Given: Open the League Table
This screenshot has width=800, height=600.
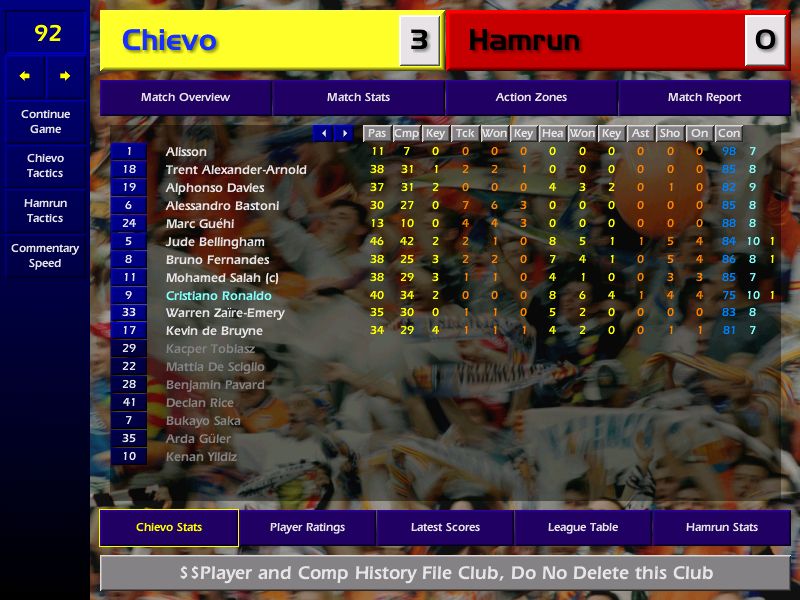Looking at the screenshot, I should pyautogui.click(x=583, y=528).
